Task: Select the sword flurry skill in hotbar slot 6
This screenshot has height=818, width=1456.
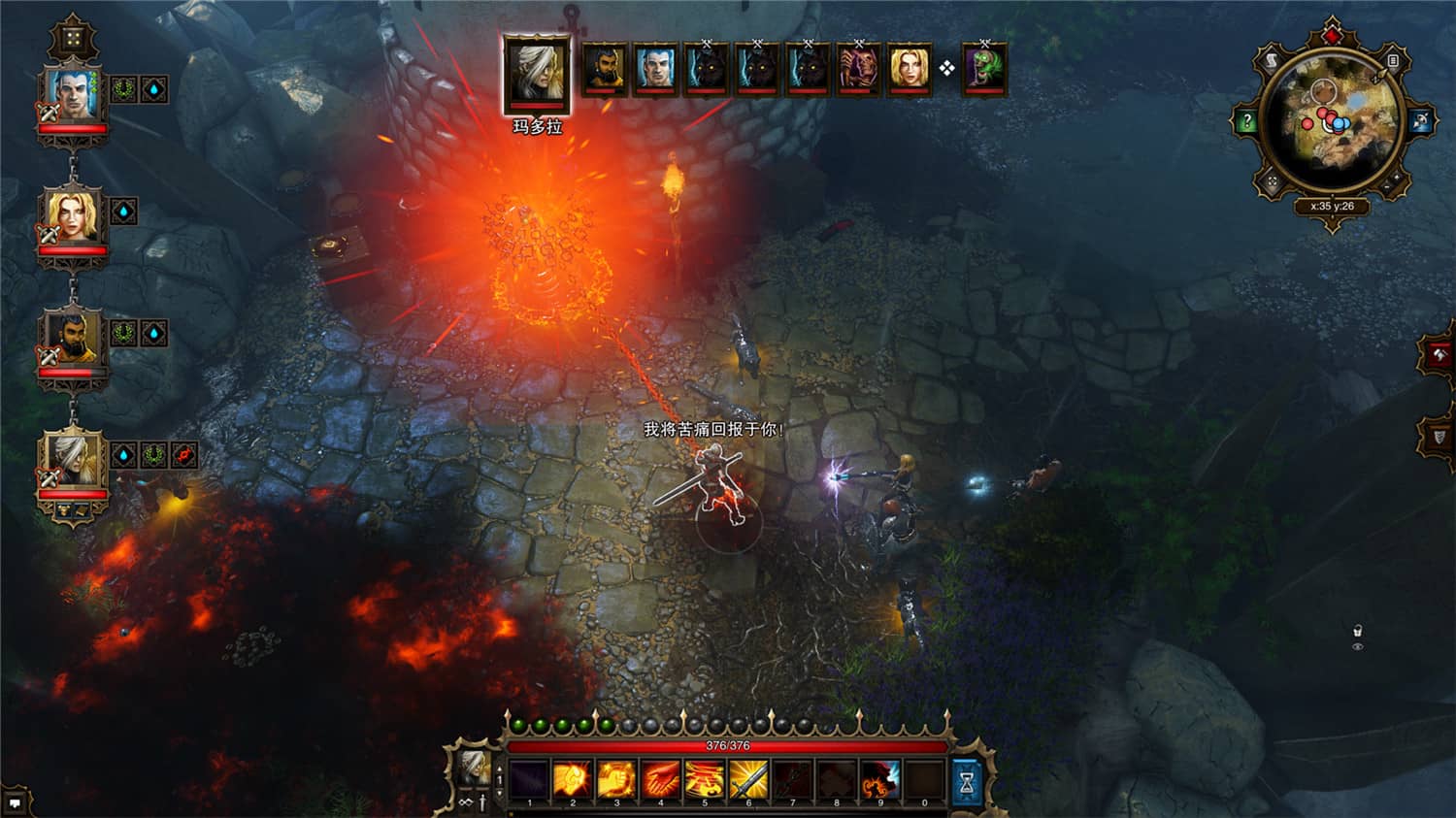Action: click(747, 778)
